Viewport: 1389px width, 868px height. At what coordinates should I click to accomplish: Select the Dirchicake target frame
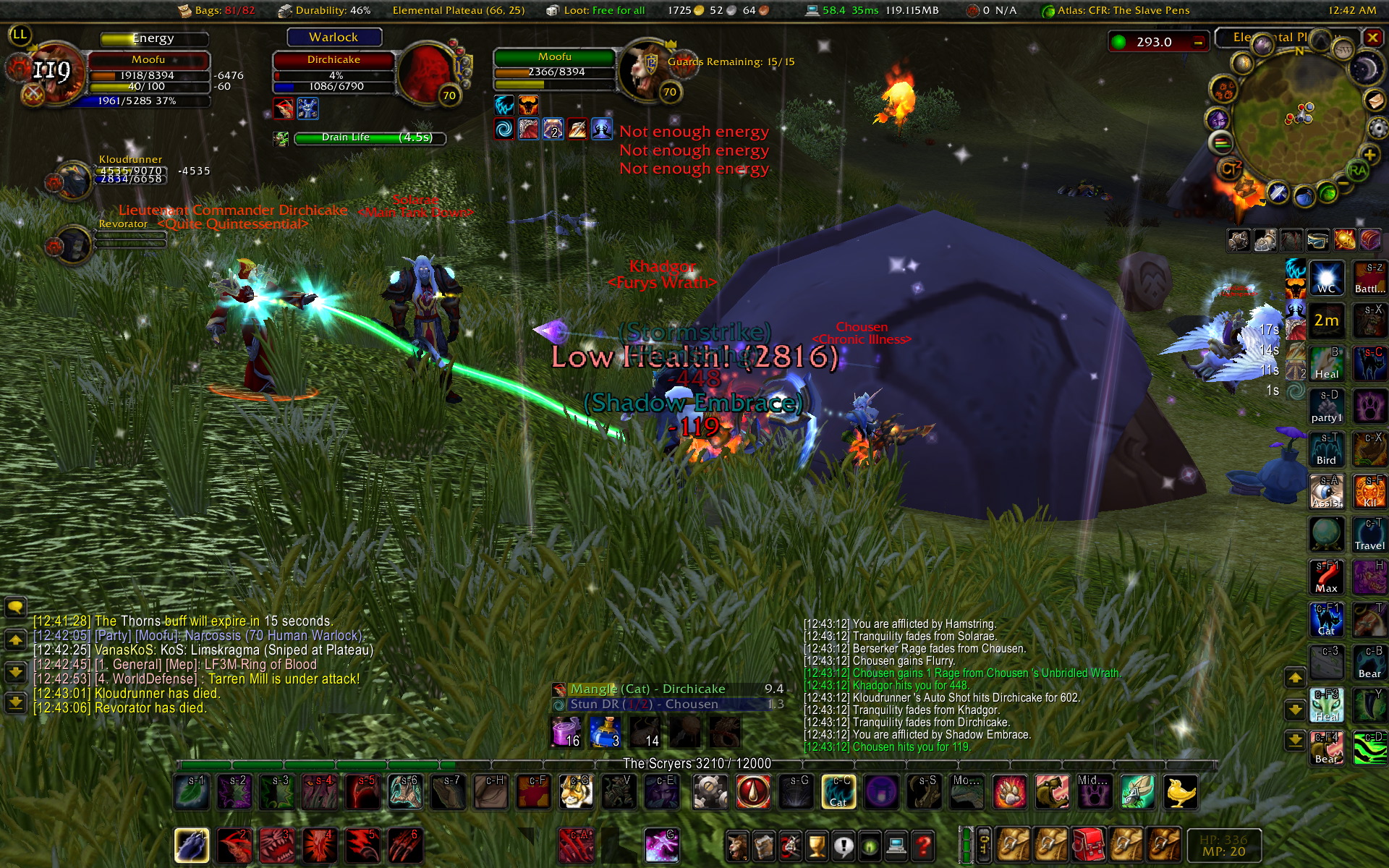[334, 72]
